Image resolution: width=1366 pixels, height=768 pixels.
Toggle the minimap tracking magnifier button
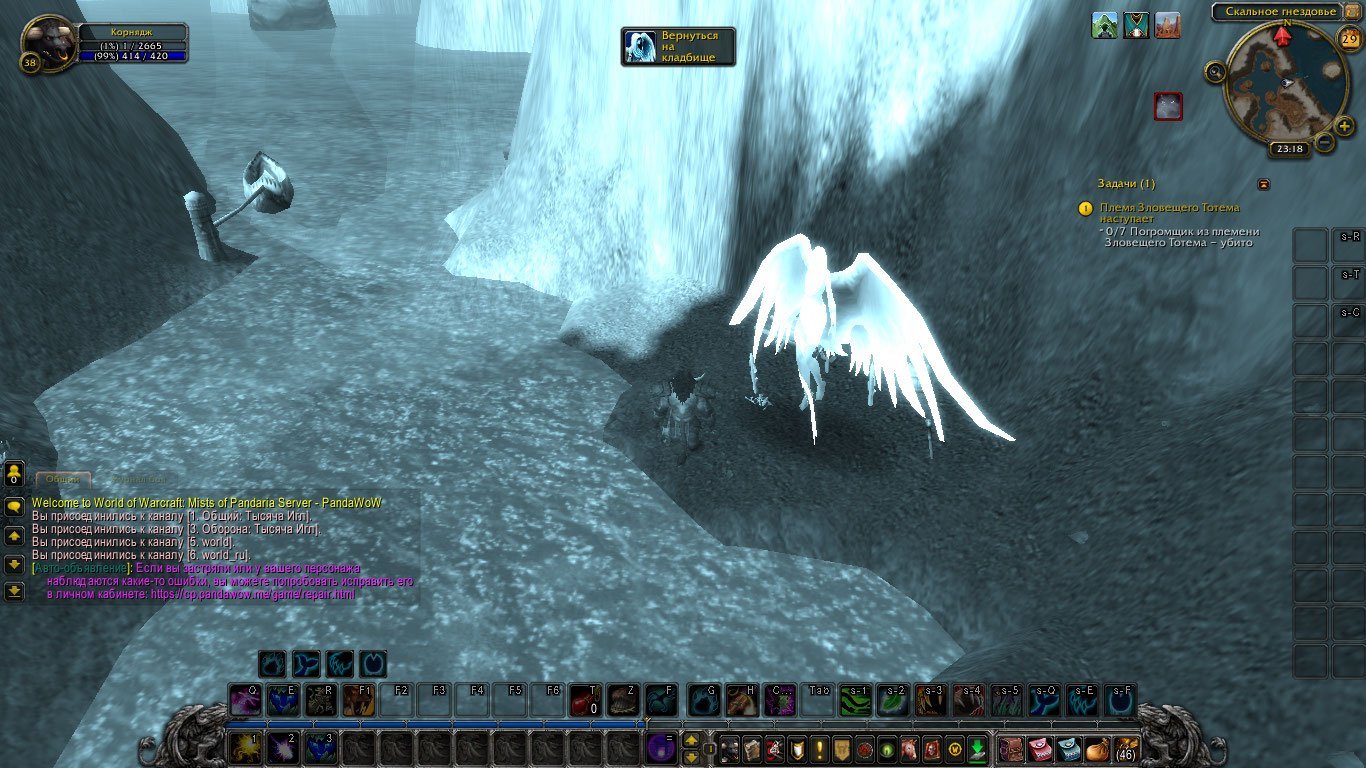tap(1215, 71)
